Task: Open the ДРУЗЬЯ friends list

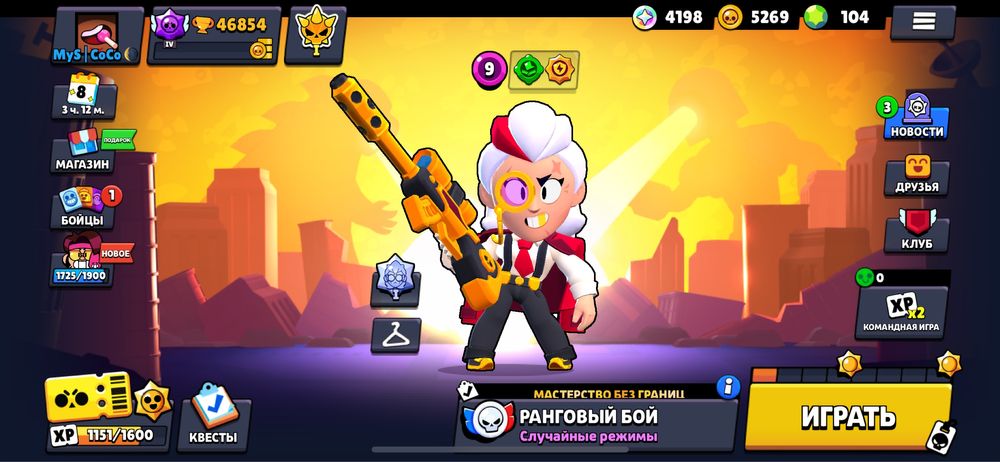Action: (x=916, y=175)
